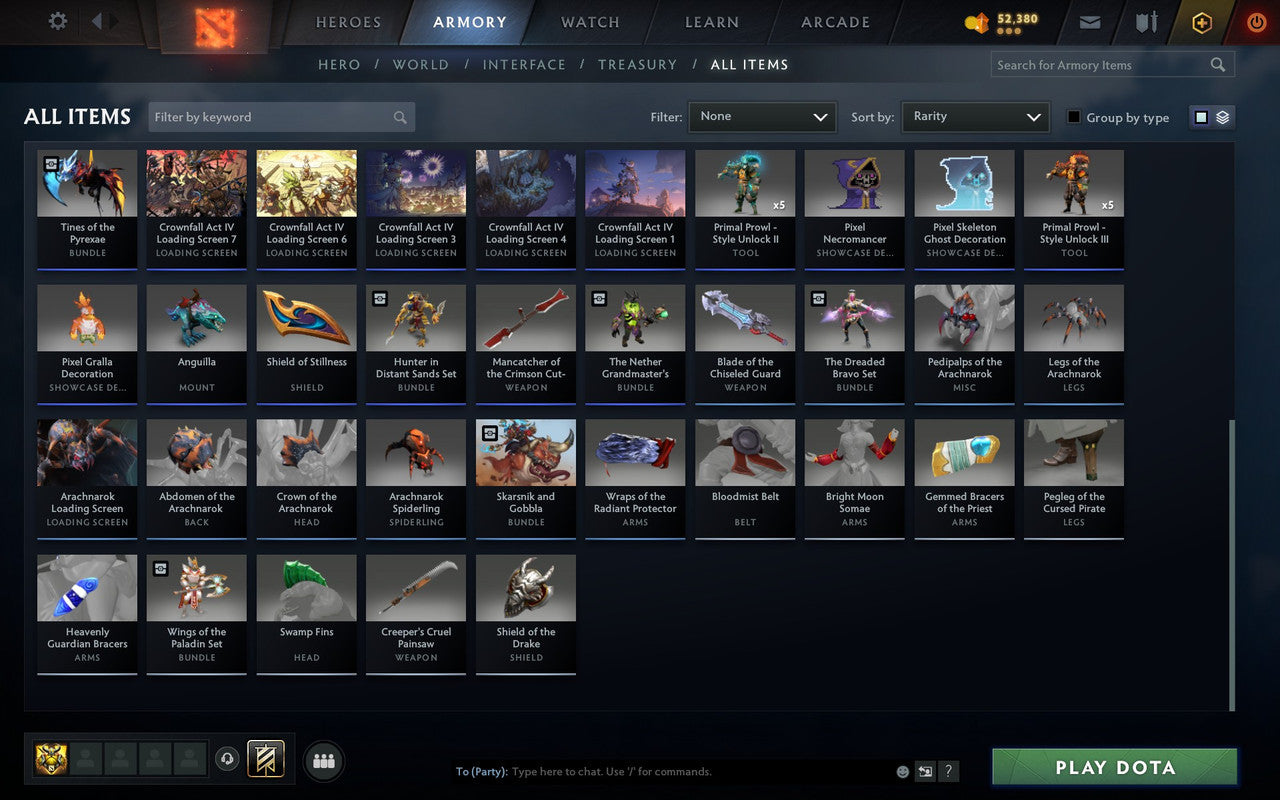The height and width of the screenshot is (800, 1280).
Task: Switch to stacked view mode icon
Action: pyautogui.click(x=1222, y=117)
